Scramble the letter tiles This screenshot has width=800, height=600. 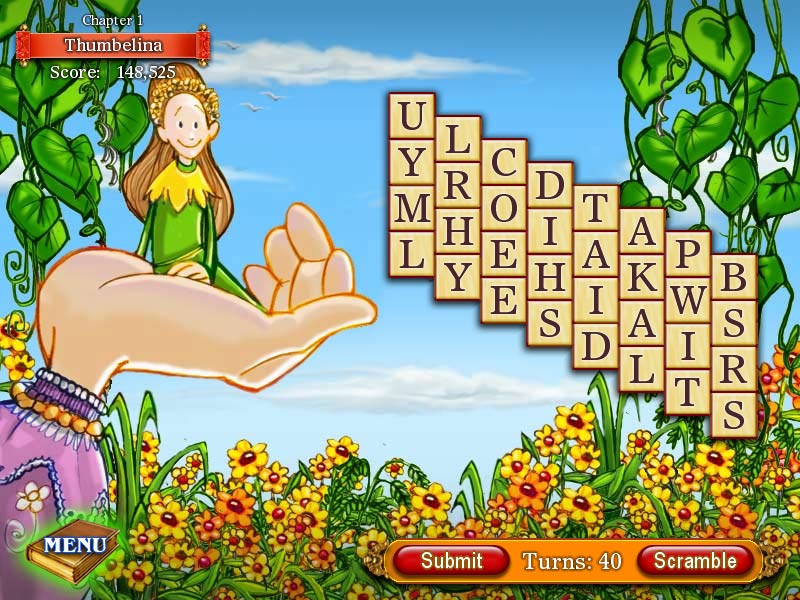click(x=694, y=561)
